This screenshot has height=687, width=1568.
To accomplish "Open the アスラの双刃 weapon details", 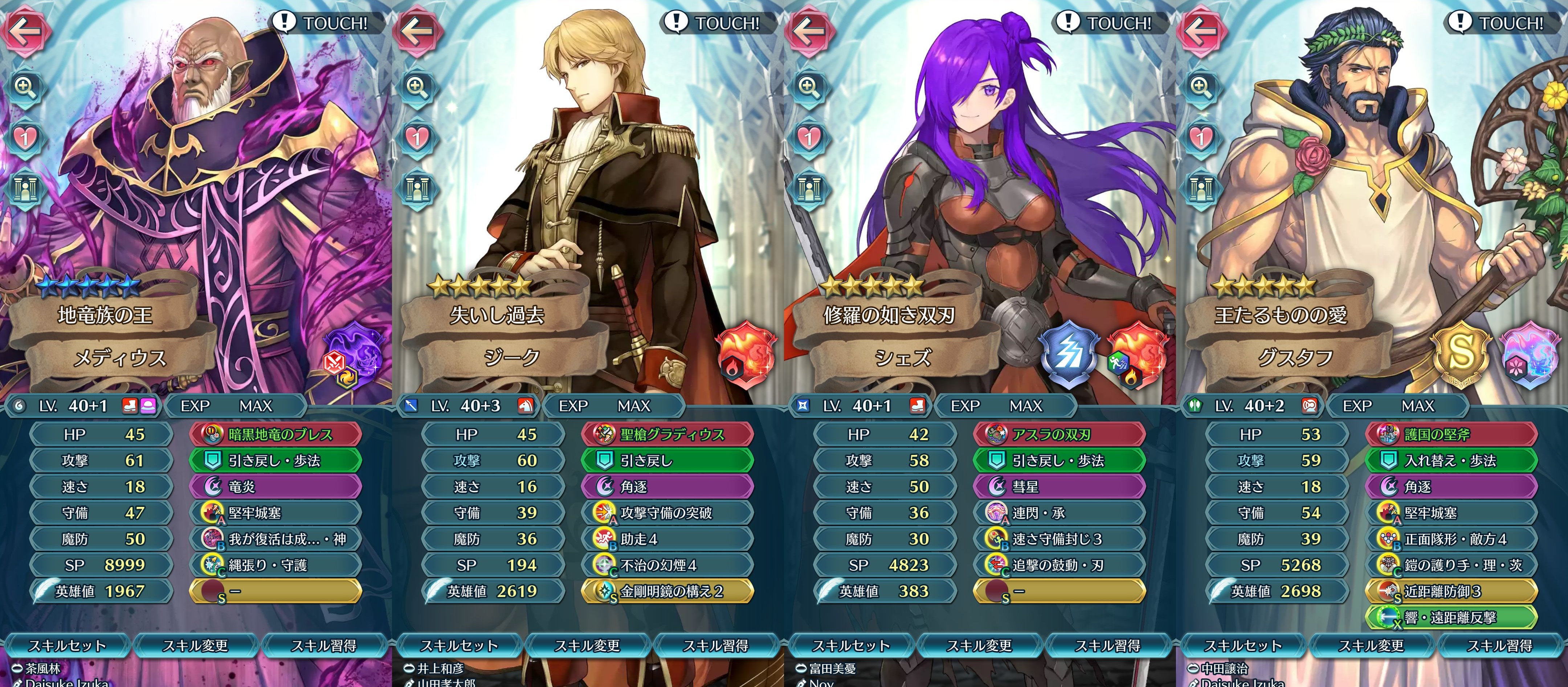I will pos(1060,434).
